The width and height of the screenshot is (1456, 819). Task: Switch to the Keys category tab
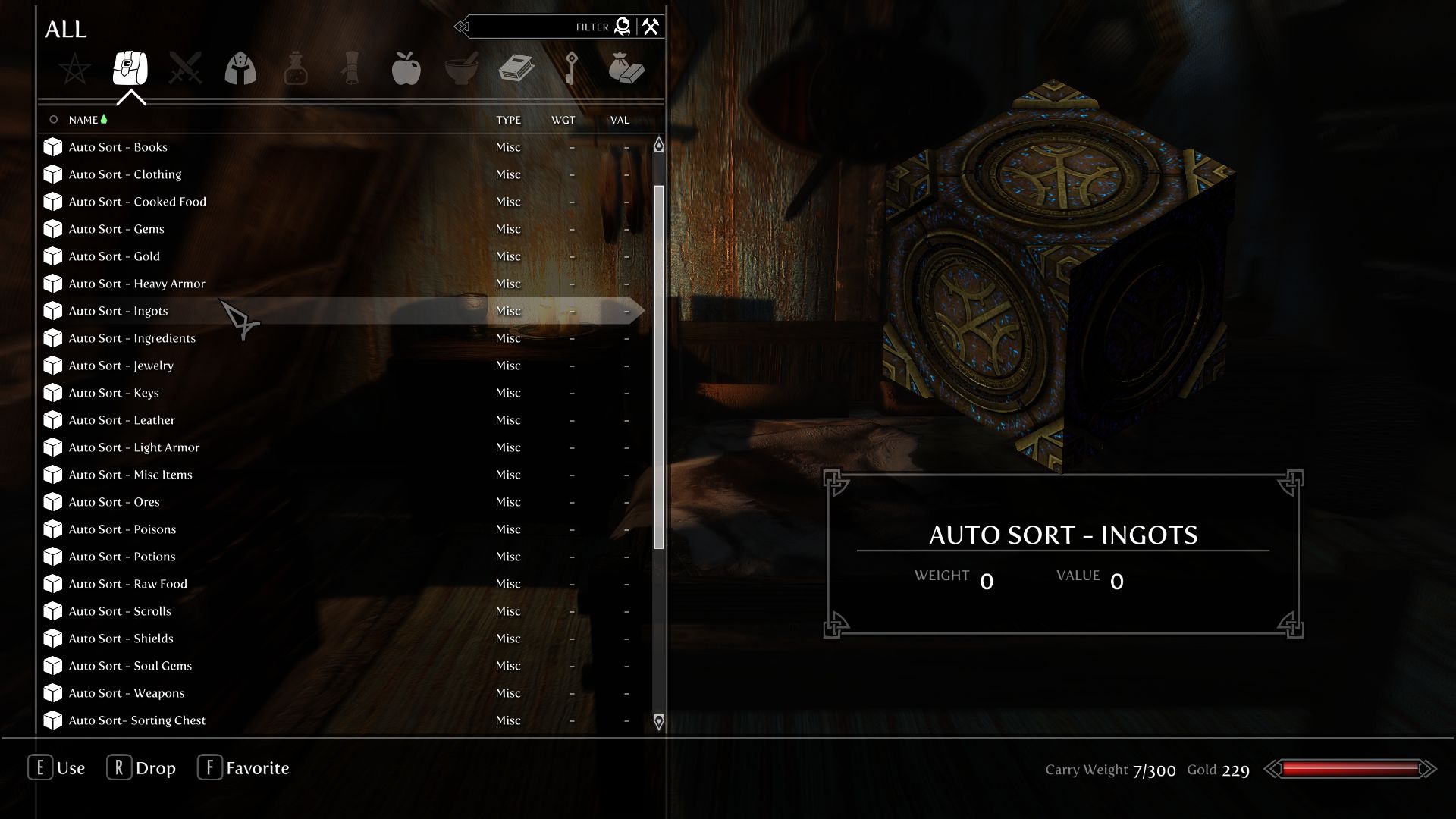(571, 69)
